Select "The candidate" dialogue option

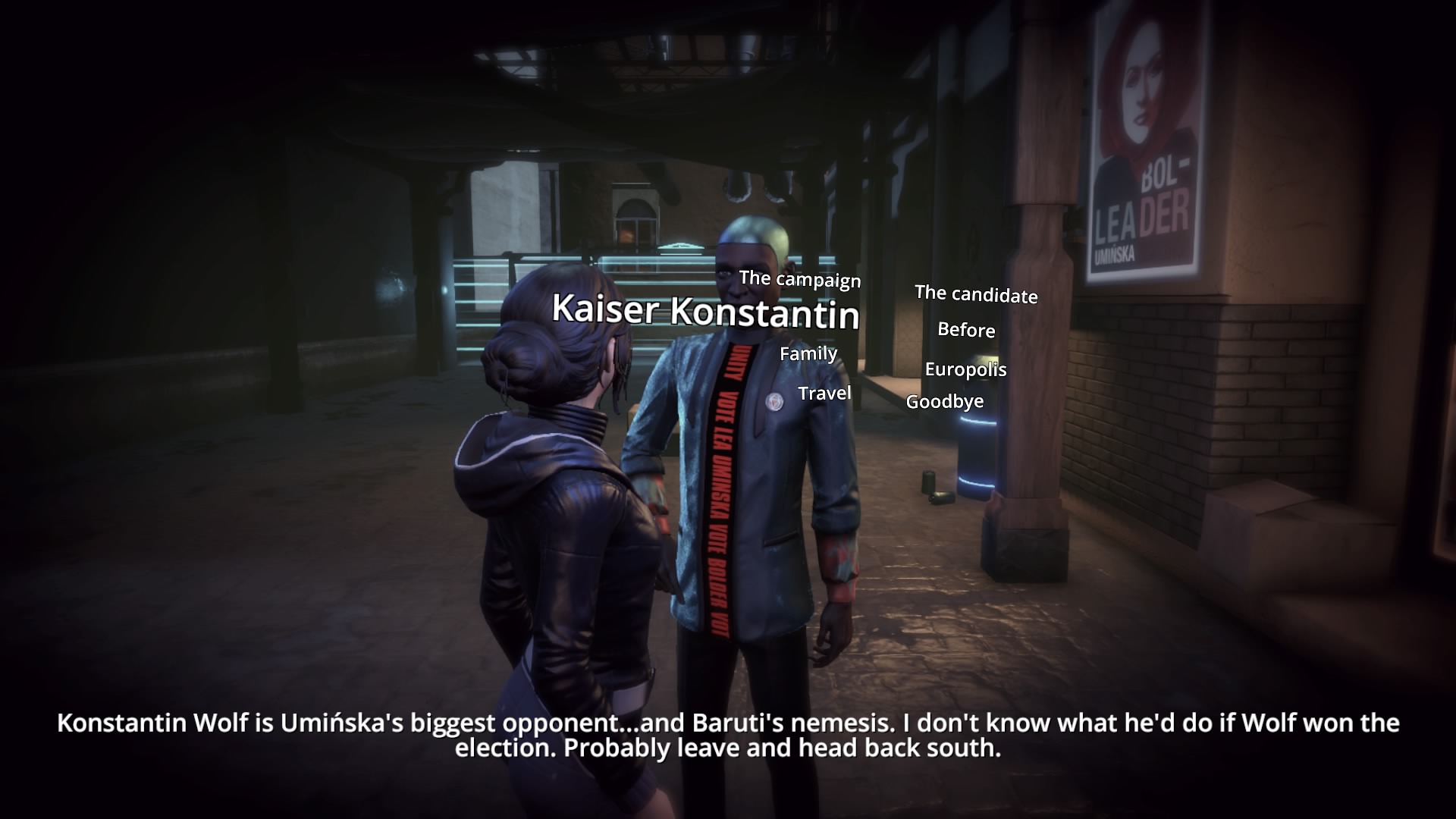pos(976,294)
